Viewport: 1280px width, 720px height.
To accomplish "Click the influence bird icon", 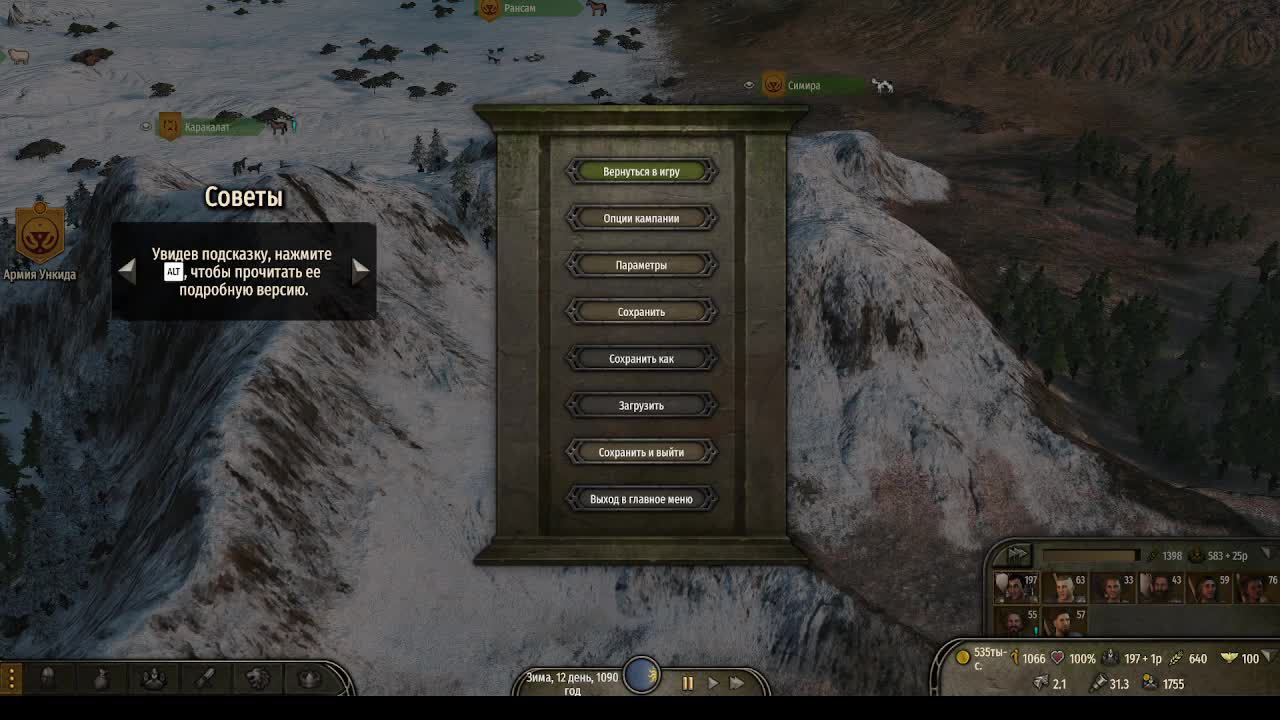I will 1230,658.
